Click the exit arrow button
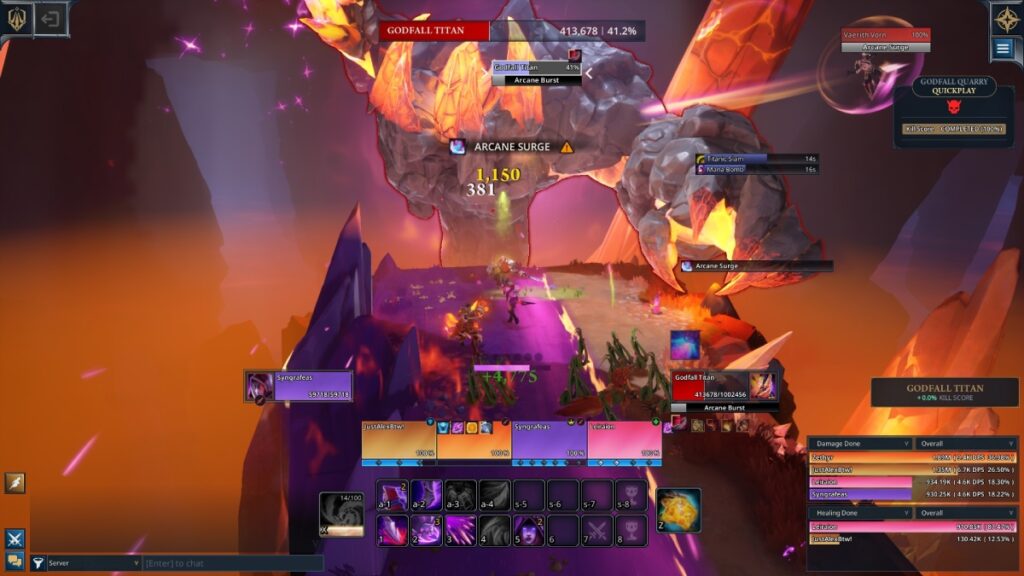This screenshot has width=1024, height=576. pyautogui.click(x=51, y=19)
